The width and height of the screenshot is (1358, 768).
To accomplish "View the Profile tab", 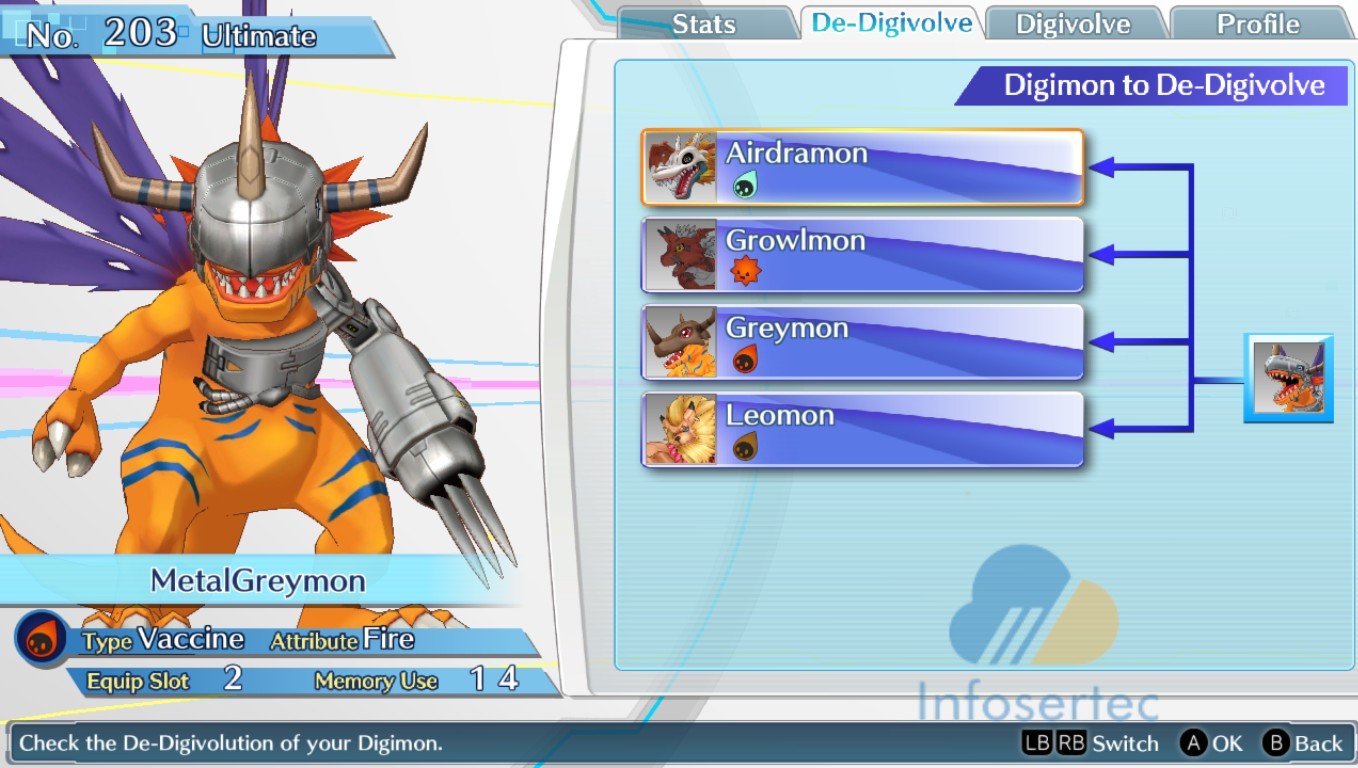I will (x=1257, y=24).
